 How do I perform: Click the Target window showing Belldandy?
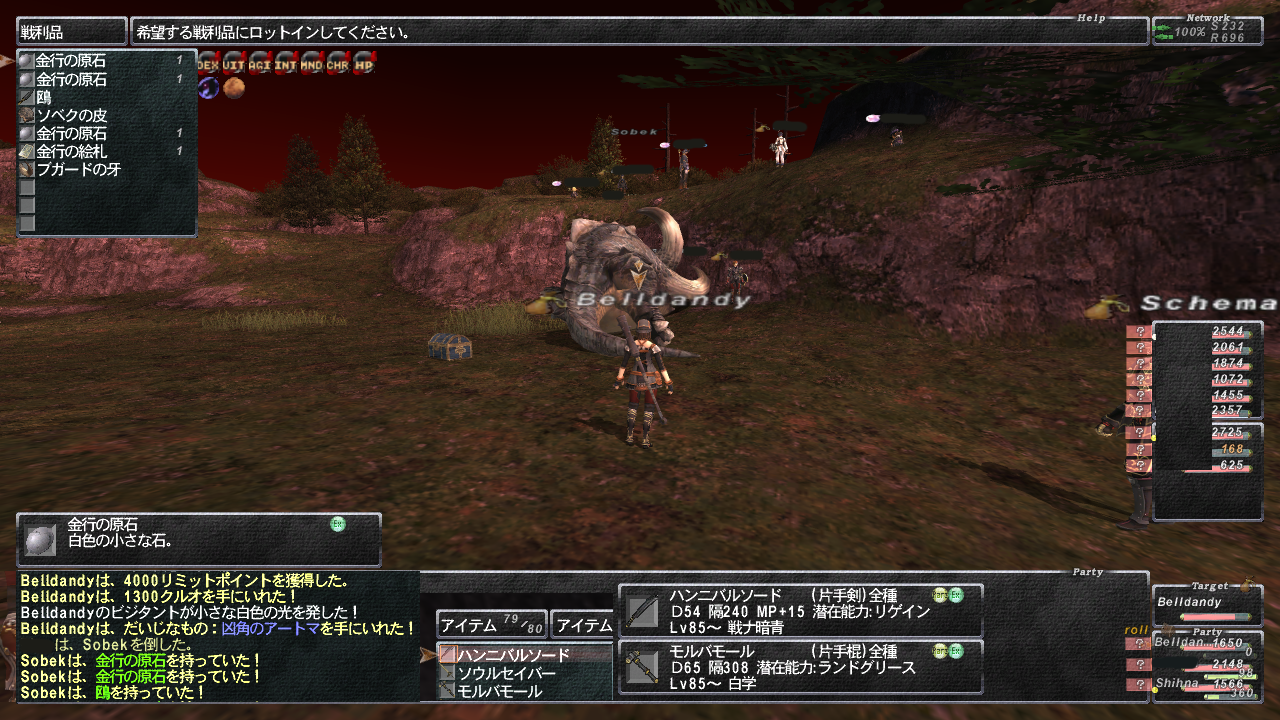[x=1206, y=606]
